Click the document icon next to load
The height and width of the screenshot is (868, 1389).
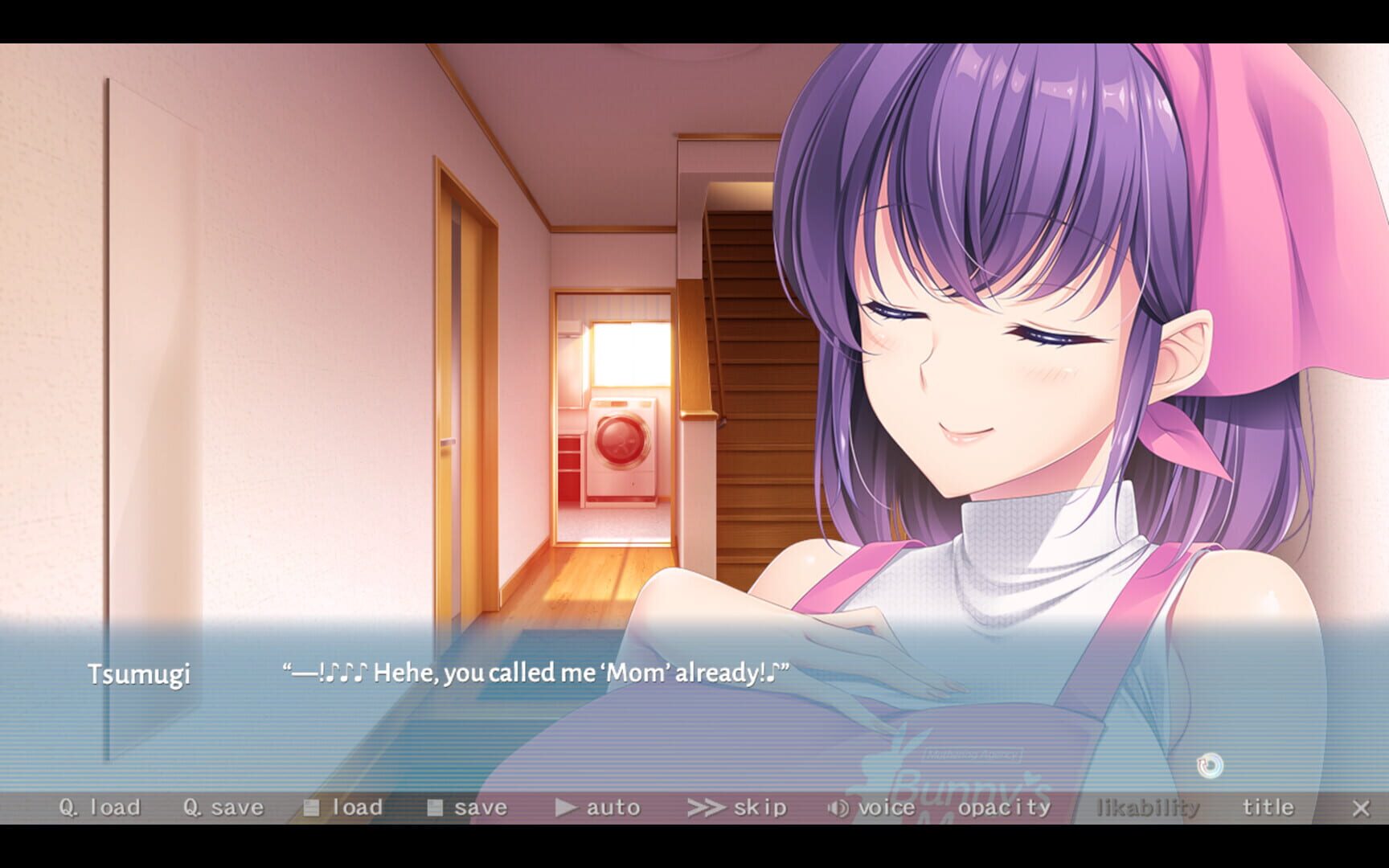[313, 807]
